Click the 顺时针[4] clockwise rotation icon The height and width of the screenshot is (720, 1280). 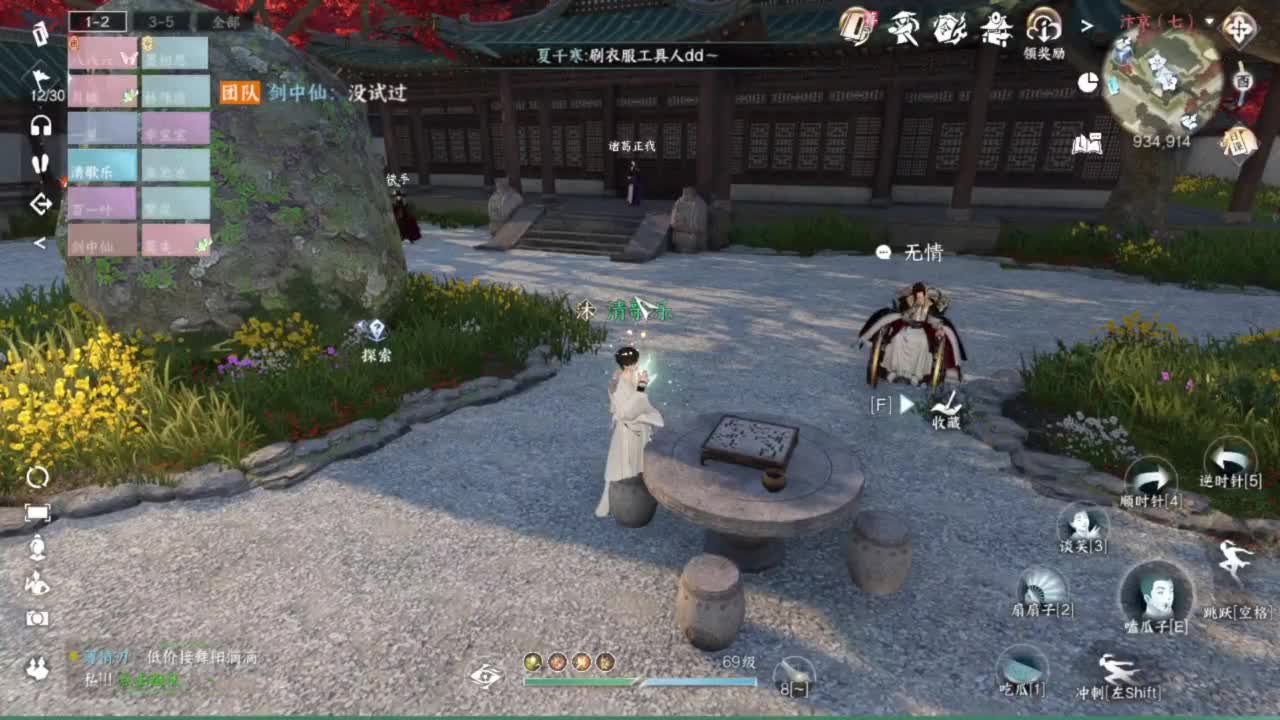click(x=1152, y=478)
